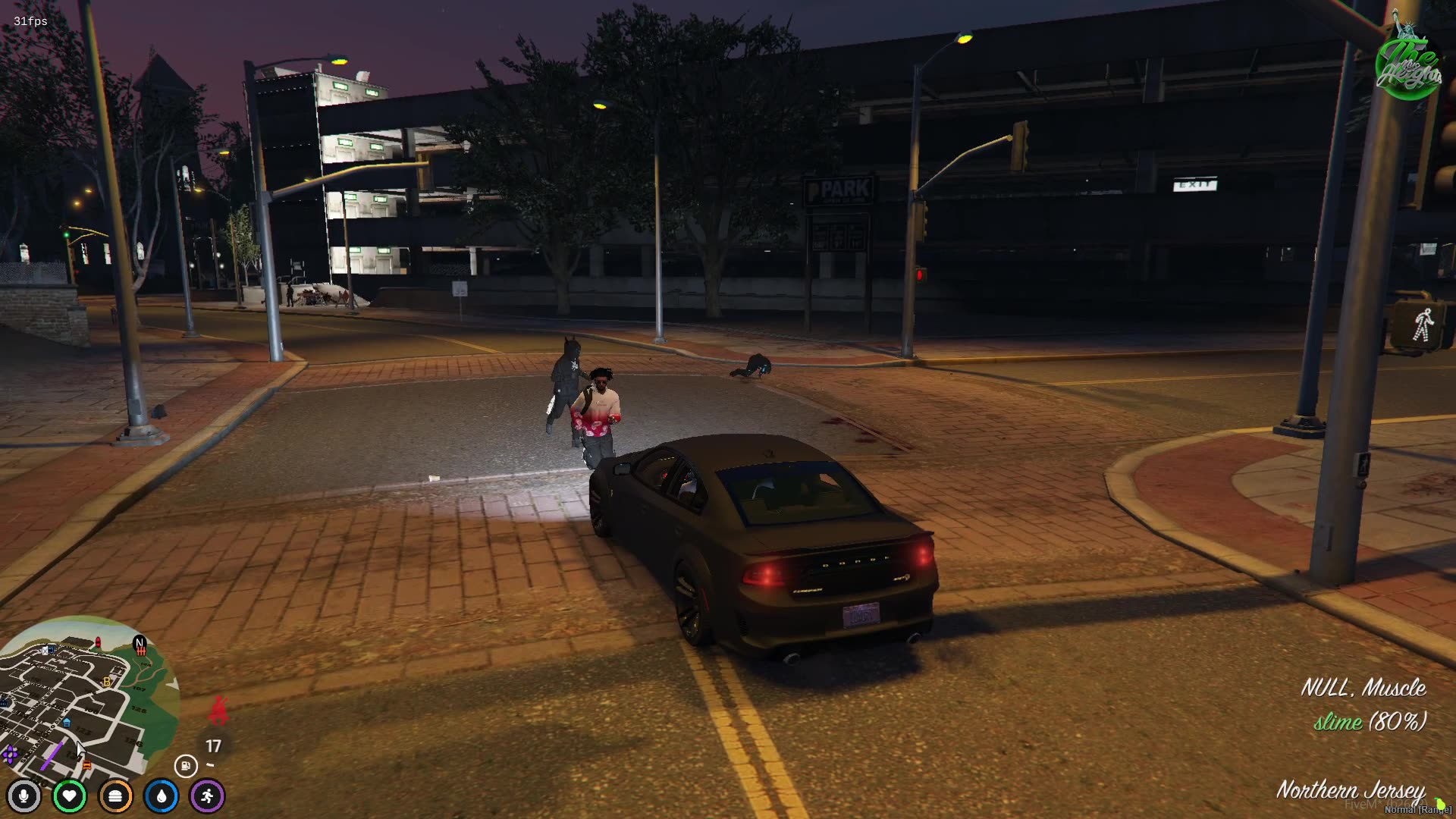Select the water drop thirst icon
This screenshot has width=1456, height=819.
(162, 796)
